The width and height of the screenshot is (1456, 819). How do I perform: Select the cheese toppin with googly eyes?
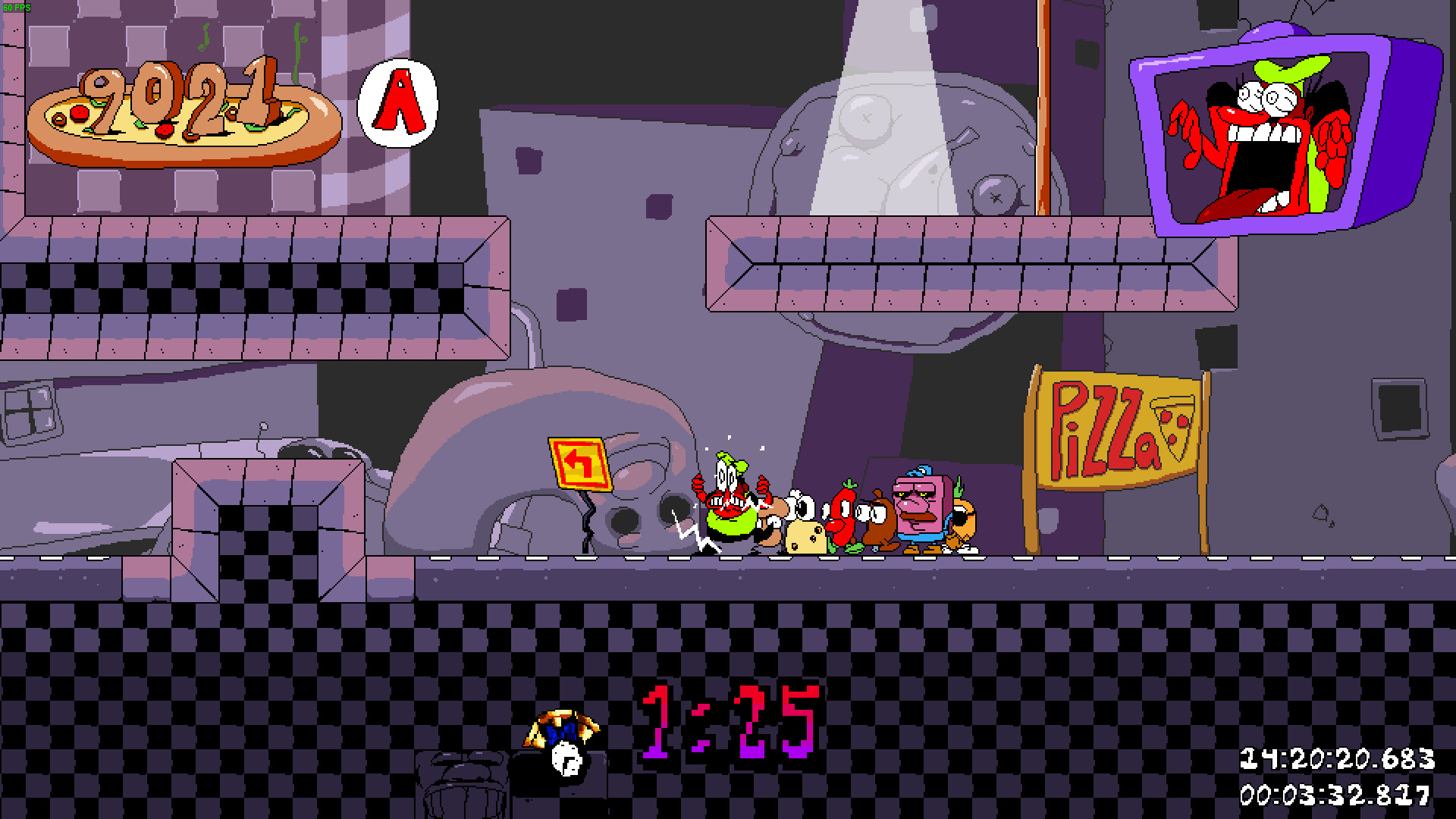click(x=805, y=535)
